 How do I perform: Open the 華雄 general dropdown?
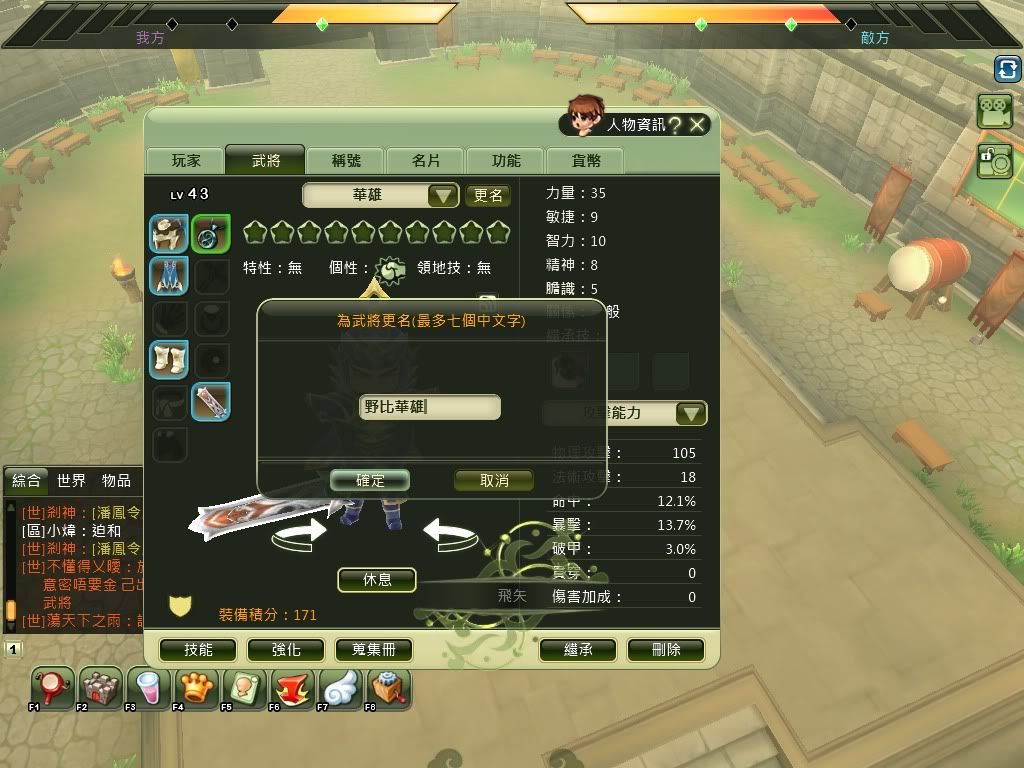(x=443, y=195)
